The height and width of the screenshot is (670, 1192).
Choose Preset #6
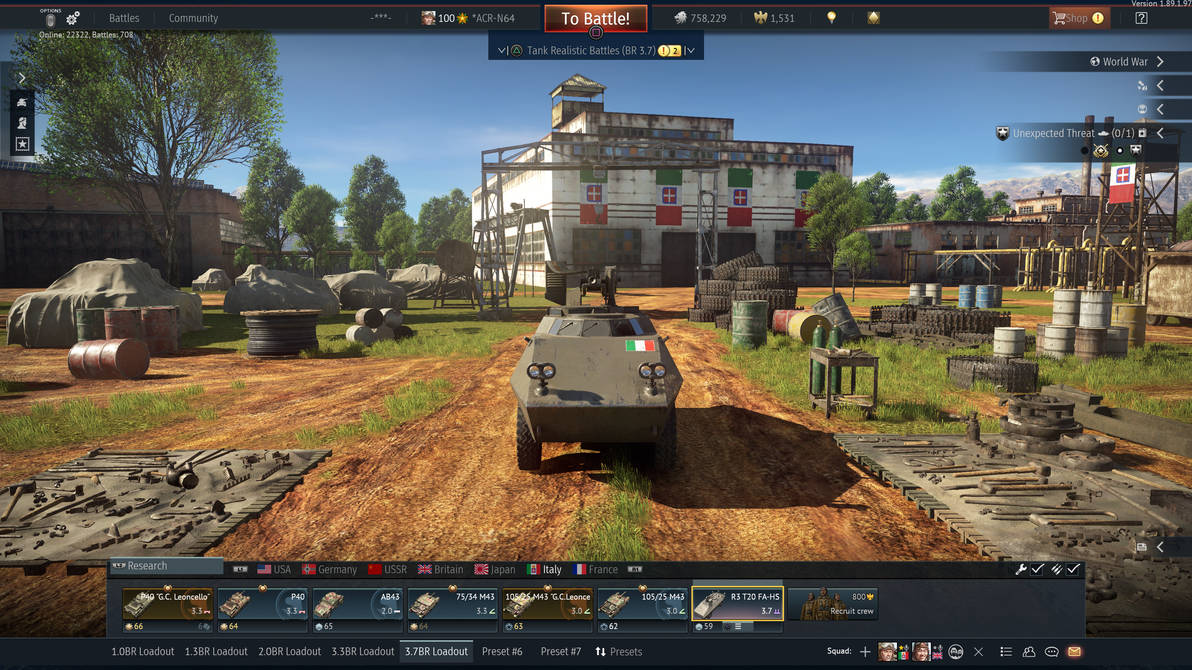click(x=502, y=651)
